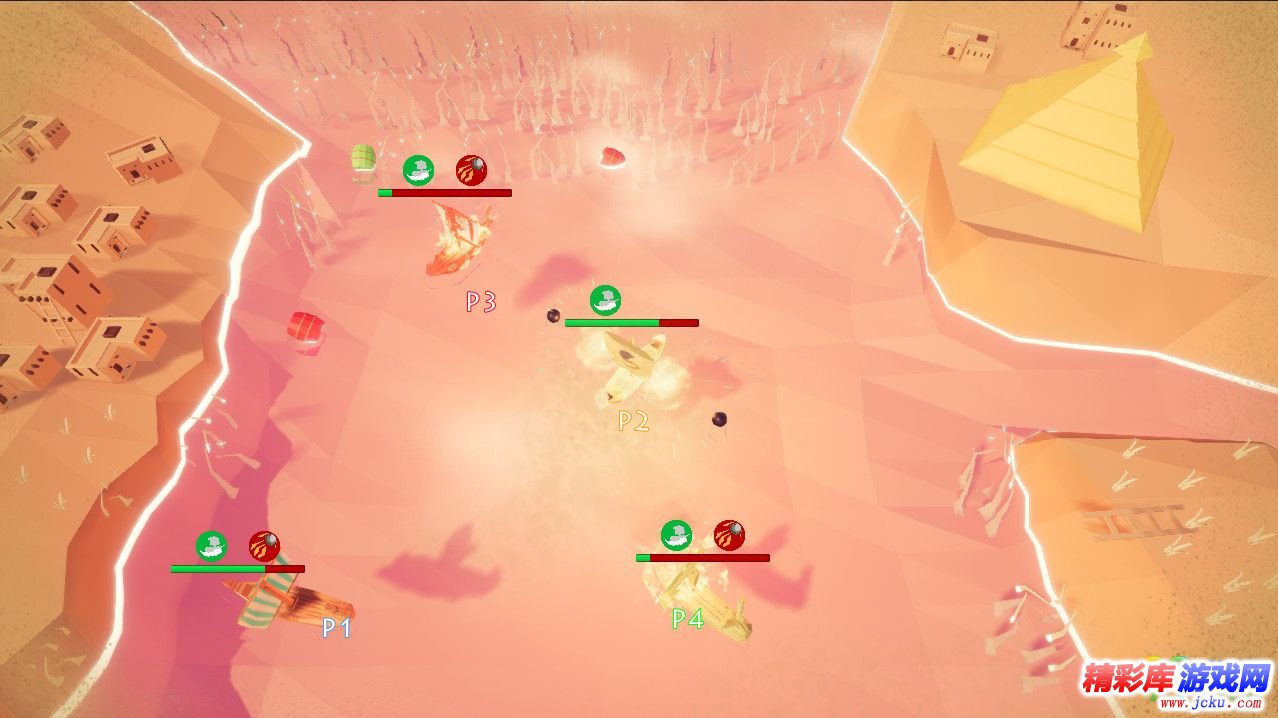Click the red cannonball icon above P4
This screenshot has width=1278, height=718.
[x=729, y=535]
